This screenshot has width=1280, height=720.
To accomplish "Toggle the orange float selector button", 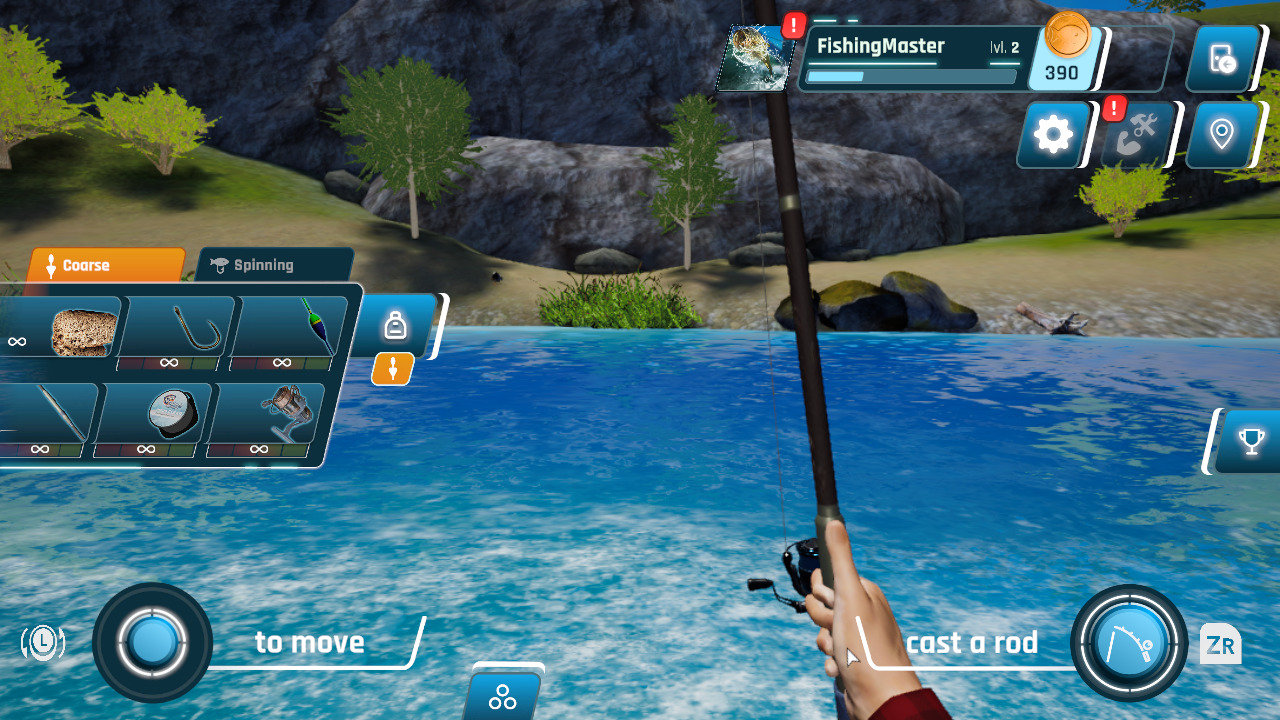I will pyautogui.click(x=392, y=369).
